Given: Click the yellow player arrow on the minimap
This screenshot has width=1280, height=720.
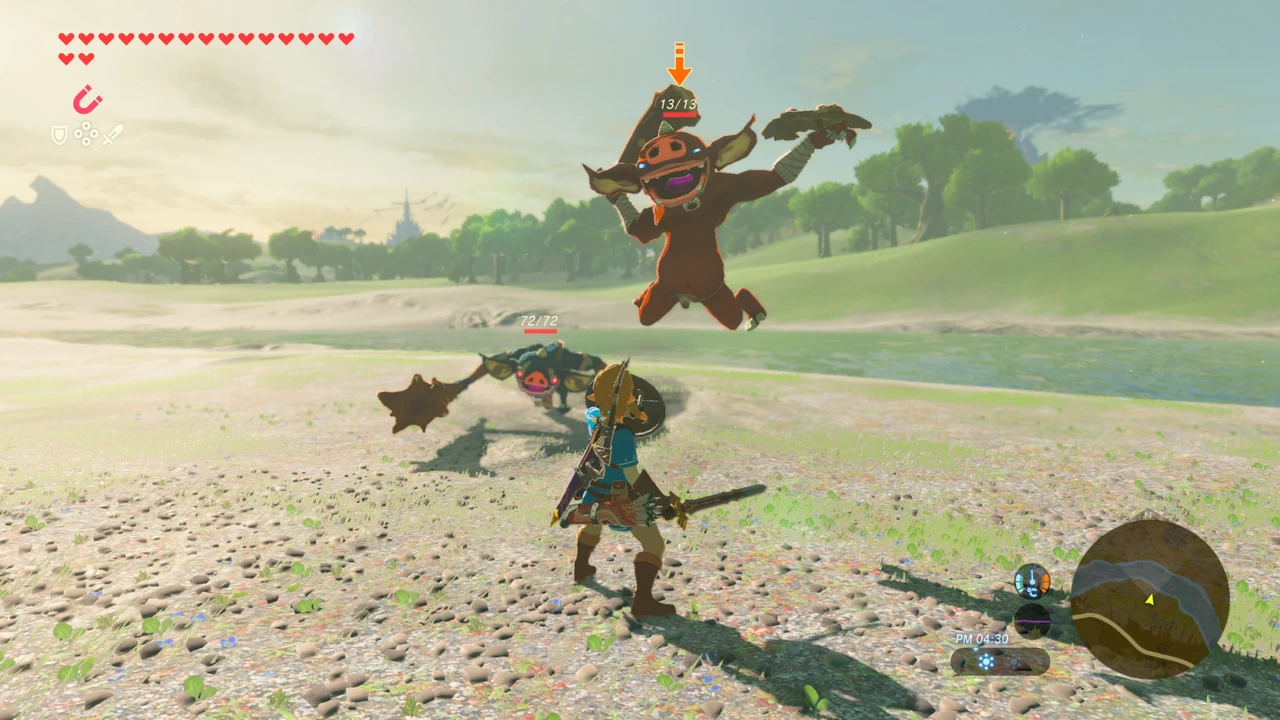Looking at the screenshot, I should 1151,599.
